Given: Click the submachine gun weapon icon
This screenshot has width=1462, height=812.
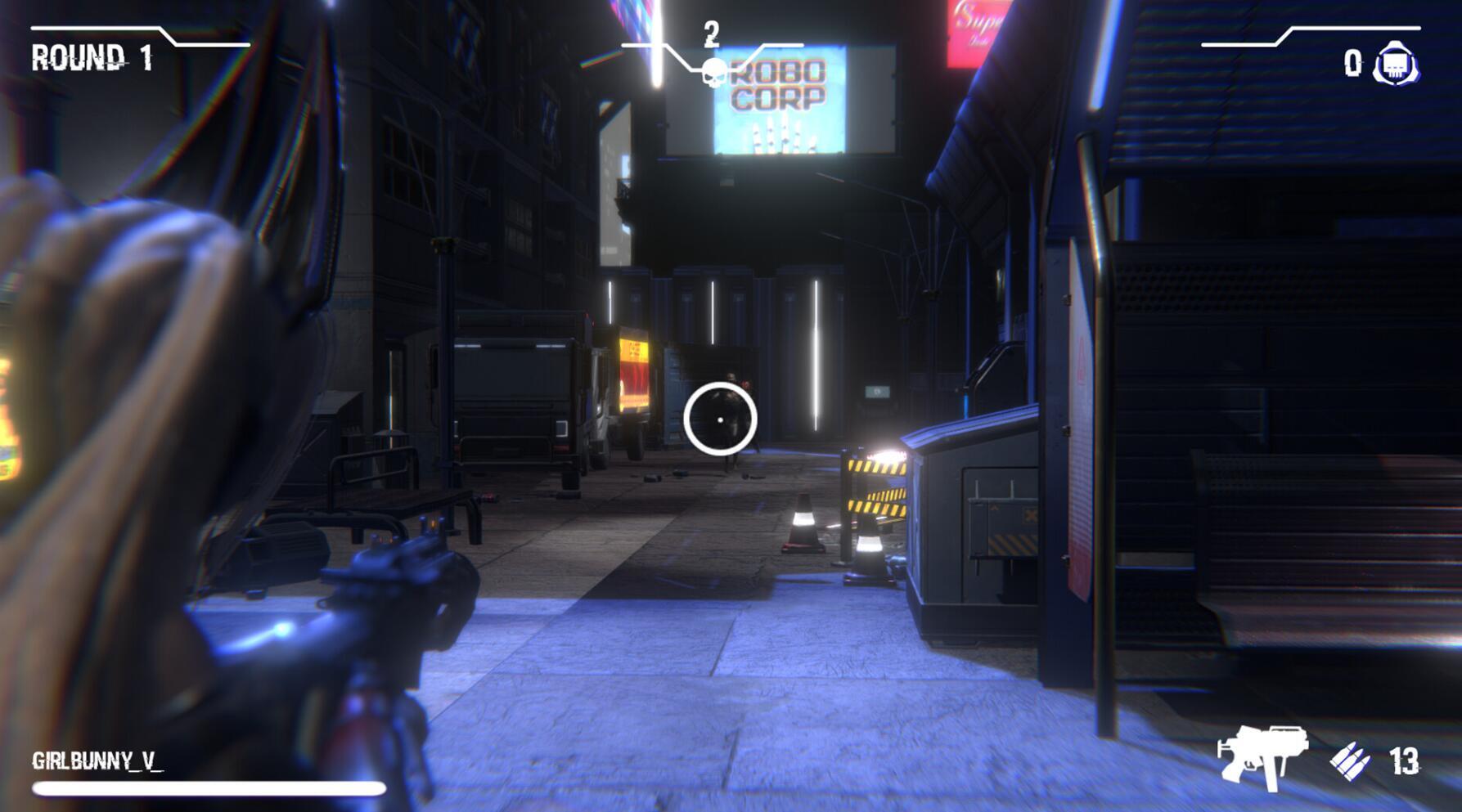Looking at the screenshot, I should point(1261,756).
